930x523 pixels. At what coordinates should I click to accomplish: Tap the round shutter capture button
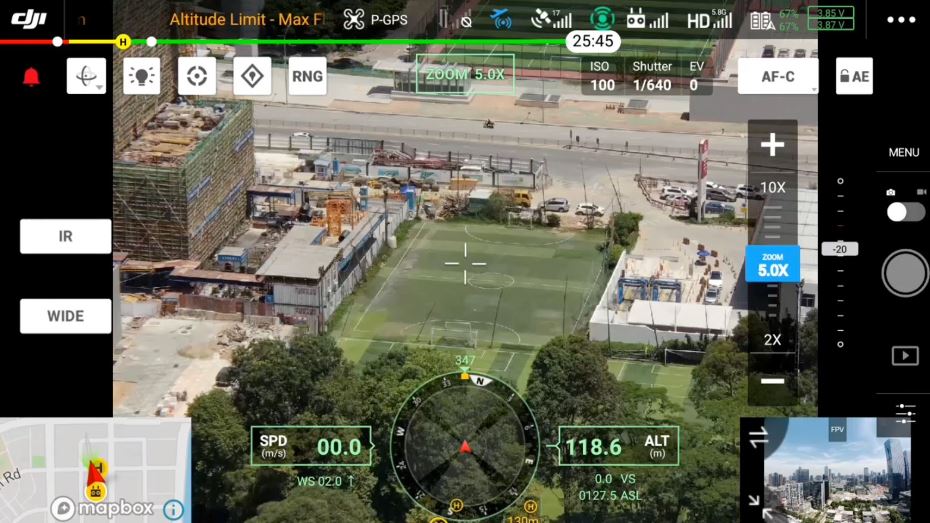[905, 273]
